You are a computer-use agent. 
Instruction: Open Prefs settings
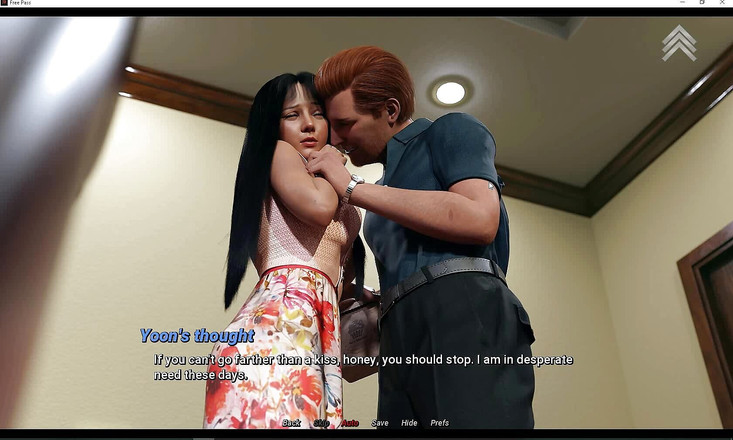(440, 423)
